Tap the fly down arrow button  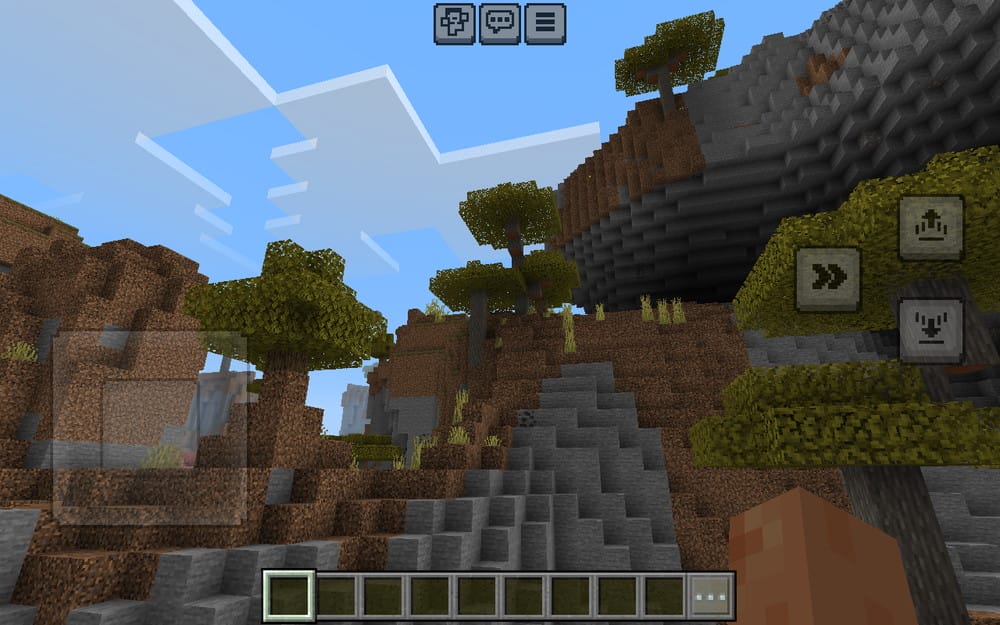point(931,330)
